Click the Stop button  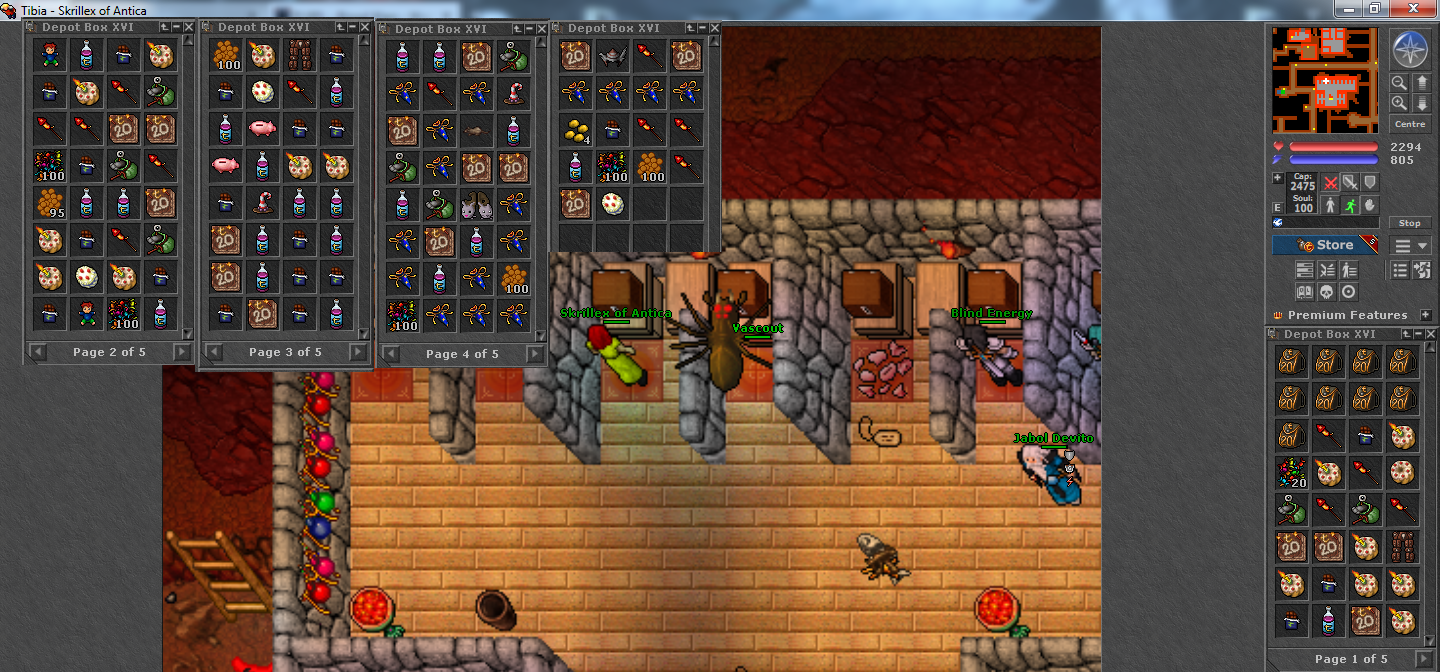click(1409, 223)
